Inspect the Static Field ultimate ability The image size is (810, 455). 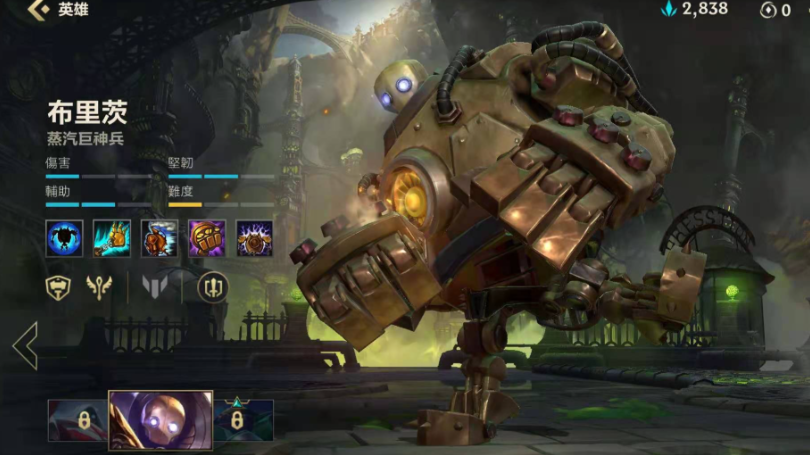[x=255, y=238]
